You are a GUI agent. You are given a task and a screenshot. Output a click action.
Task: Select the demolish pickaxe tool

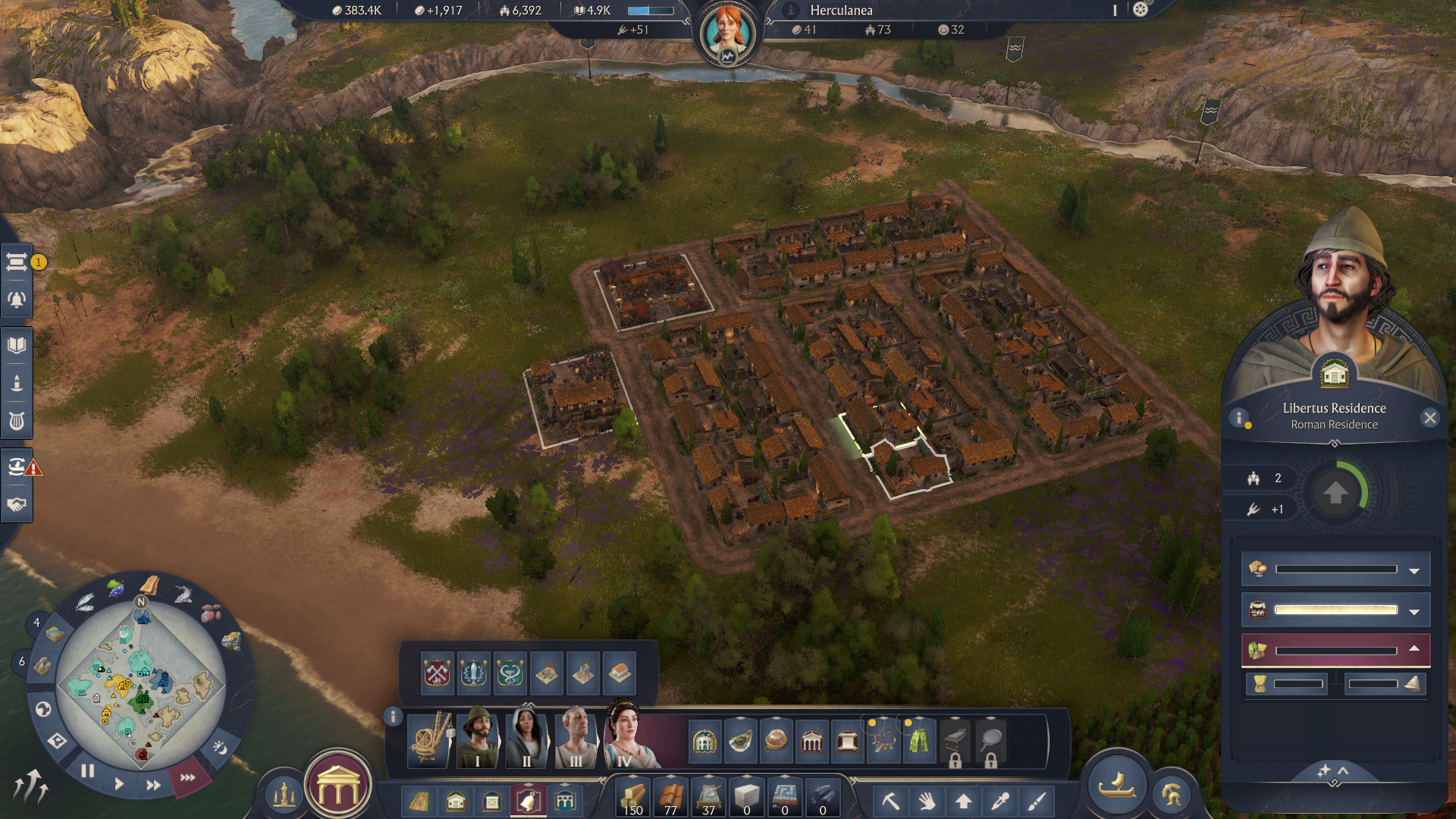pos(891,801)
